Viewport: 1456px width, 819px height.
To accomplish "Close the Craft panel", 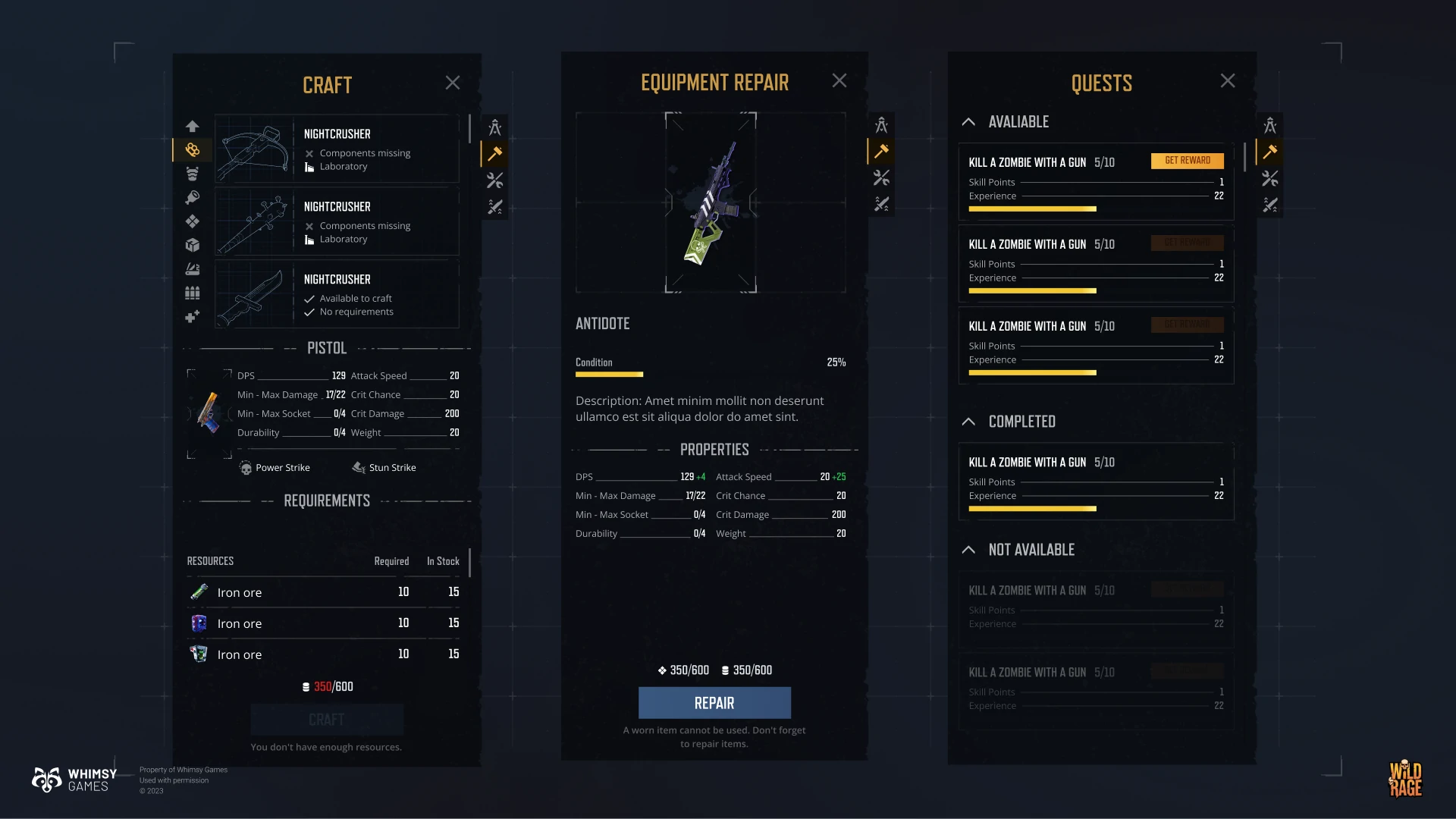I will (x=453, y=83).
